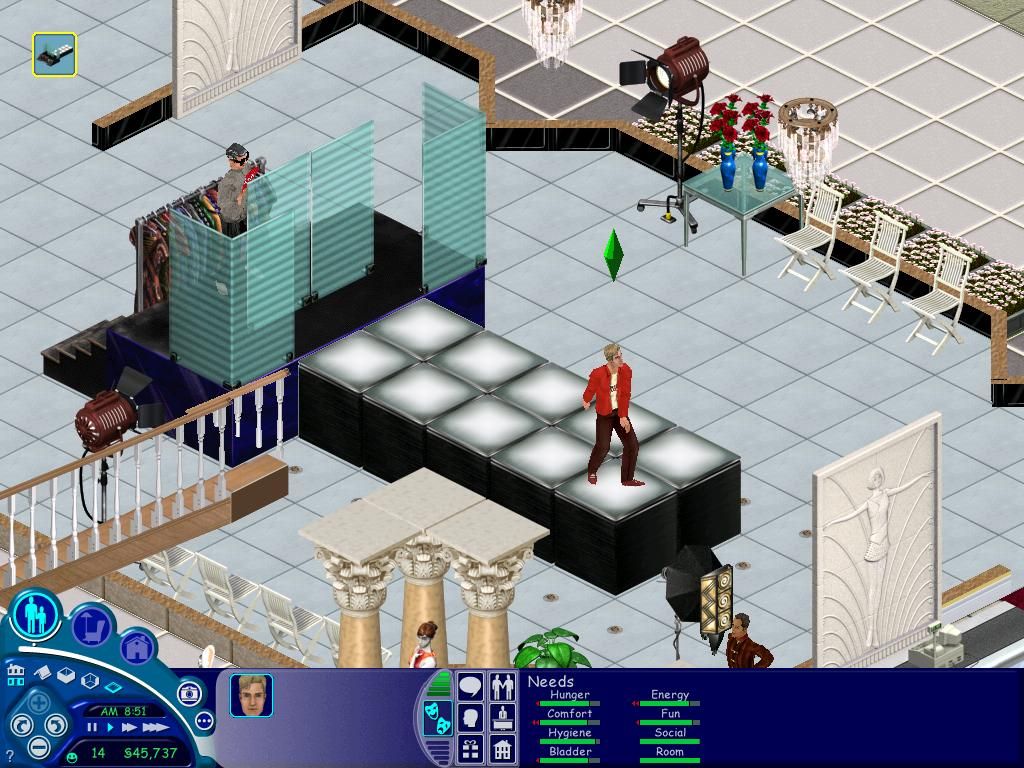Open Buy mode with the chair and lamp icon
This screenshot has height=768, width=1024.
tap(91, 628)
